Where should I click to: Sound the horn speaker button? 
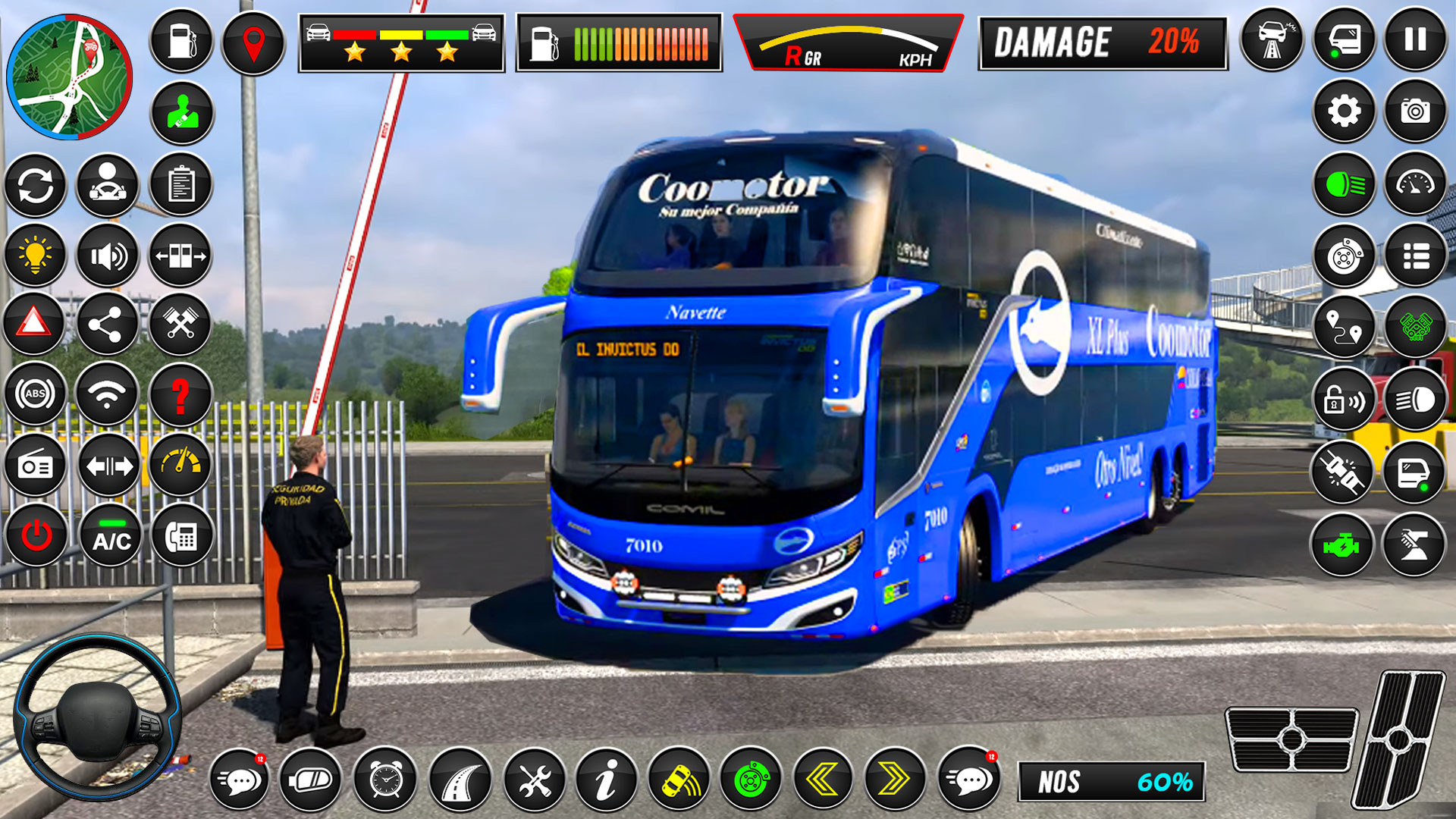pyautogui.click(x=108, y=256)
